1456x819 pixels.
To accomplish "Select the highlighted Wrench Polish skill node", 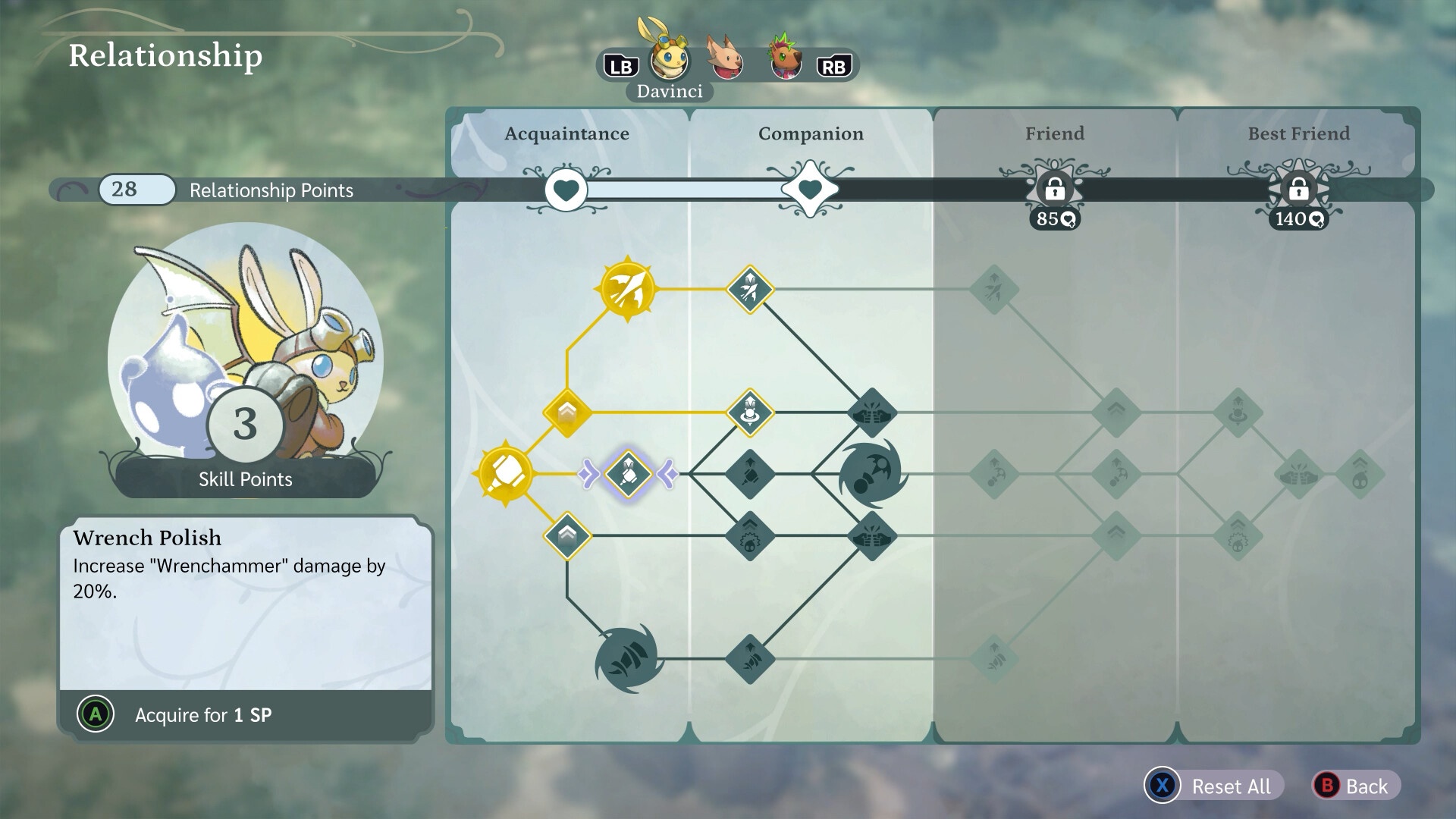I will 628,474.
